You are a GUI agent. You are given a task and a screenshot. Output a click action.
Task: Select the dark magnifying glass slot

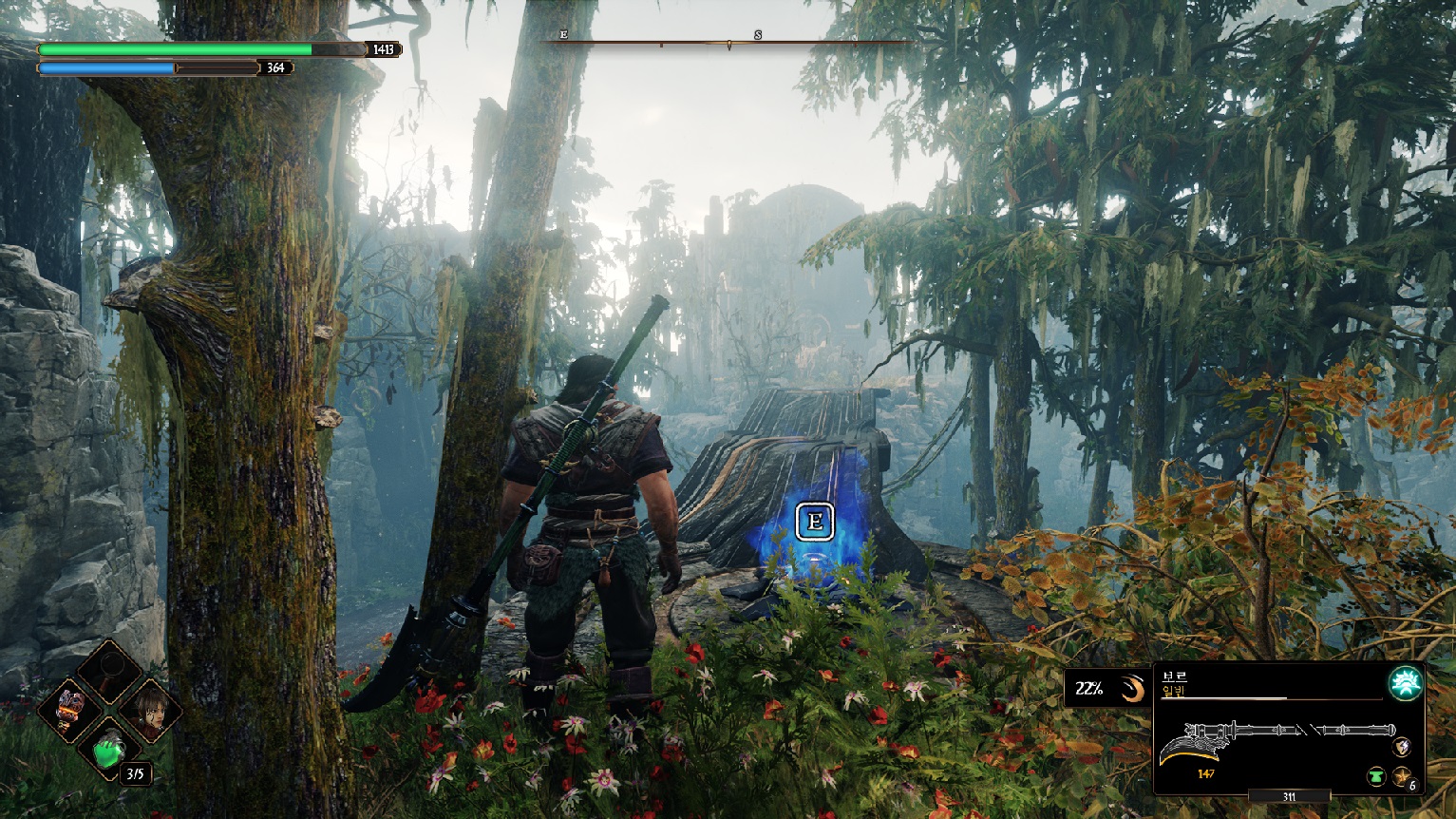point(109,672)
